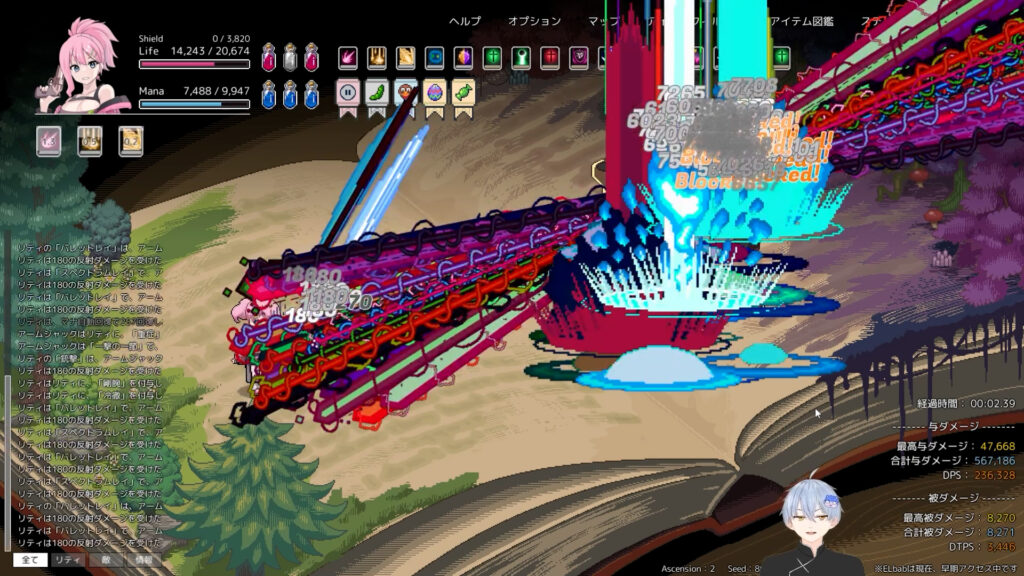Switch combat log to 敵 tab
This screenshot has height=576, width=1024.
pos(106,561)
